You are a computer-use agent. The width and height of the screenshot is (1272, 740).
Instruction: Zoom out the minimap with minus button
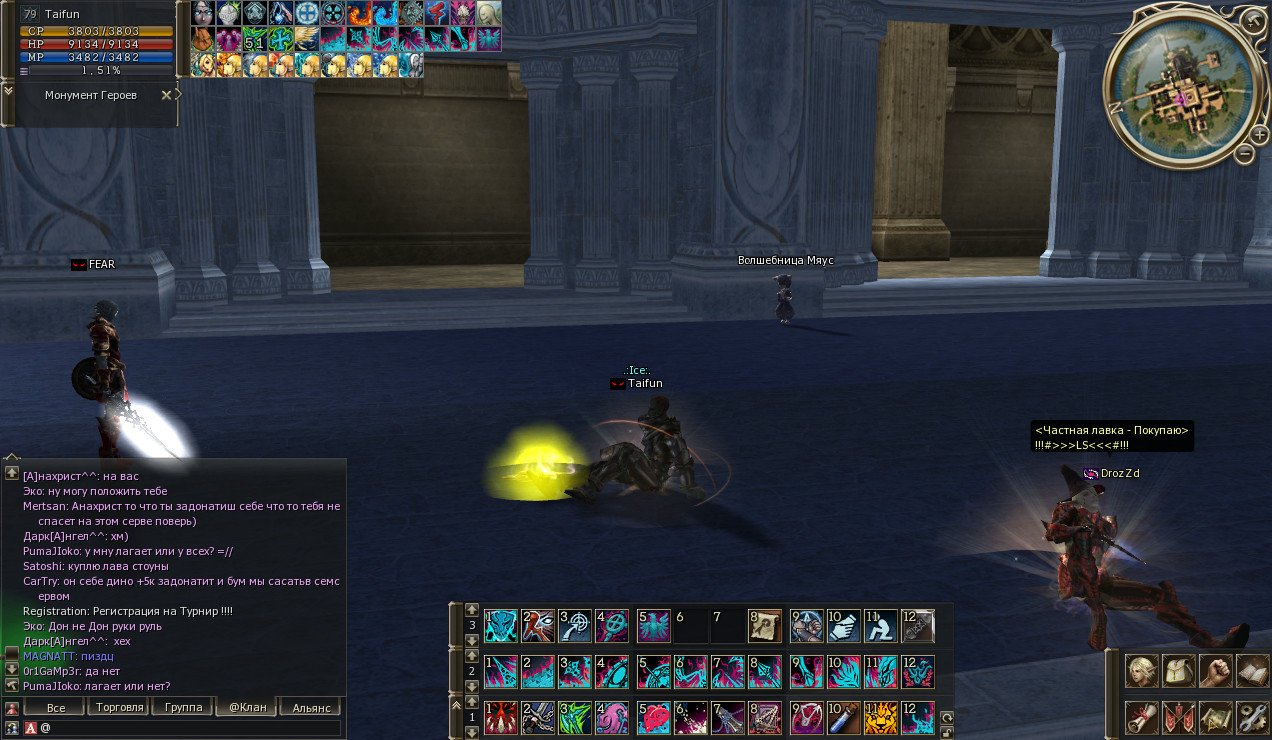[1244, 154]
